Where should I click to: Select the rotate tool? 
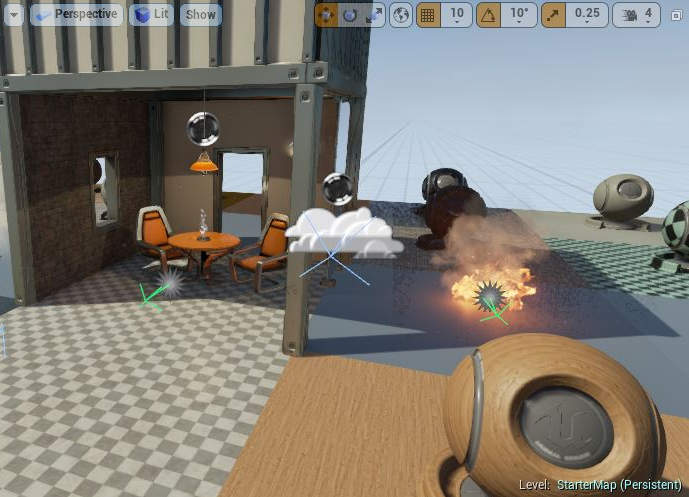[x=350, y=15]
